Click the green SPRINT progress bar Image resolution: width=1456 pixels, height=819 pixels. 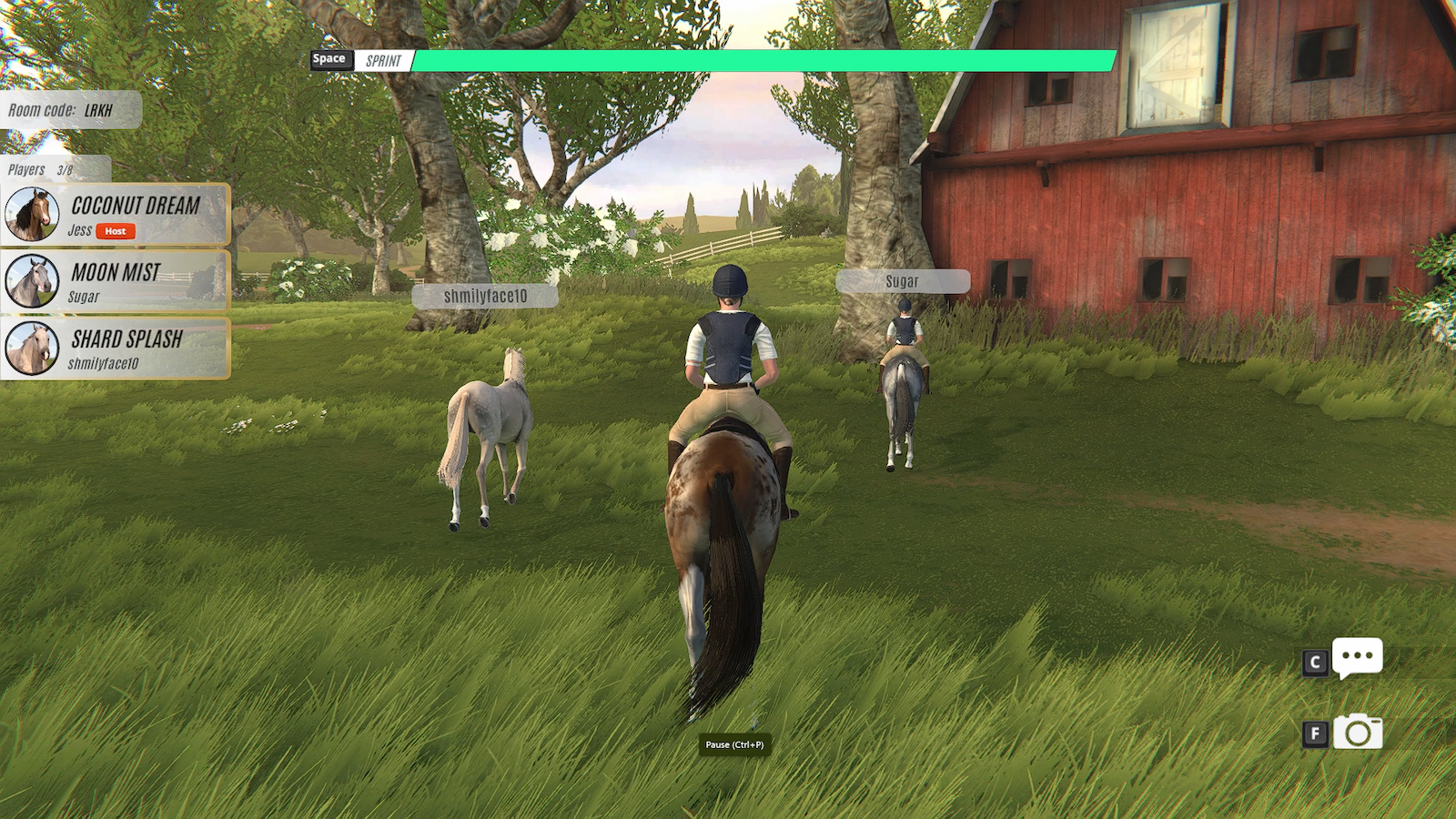764,60
